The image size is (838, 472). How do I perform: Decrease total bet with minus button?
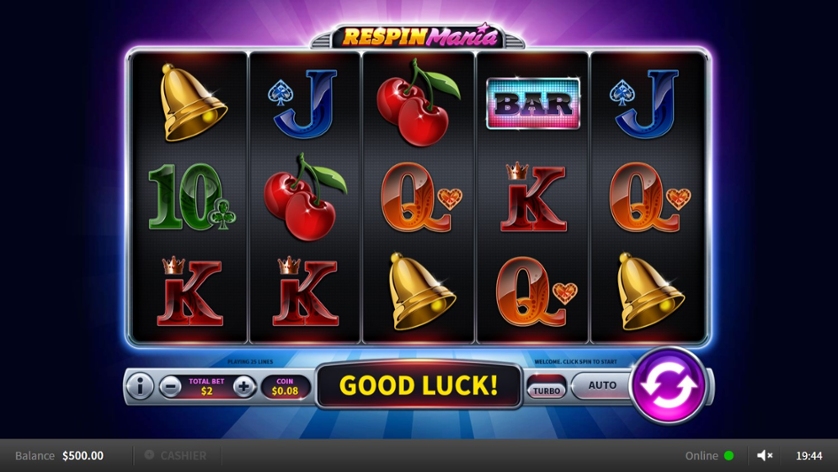click(171, 386)
